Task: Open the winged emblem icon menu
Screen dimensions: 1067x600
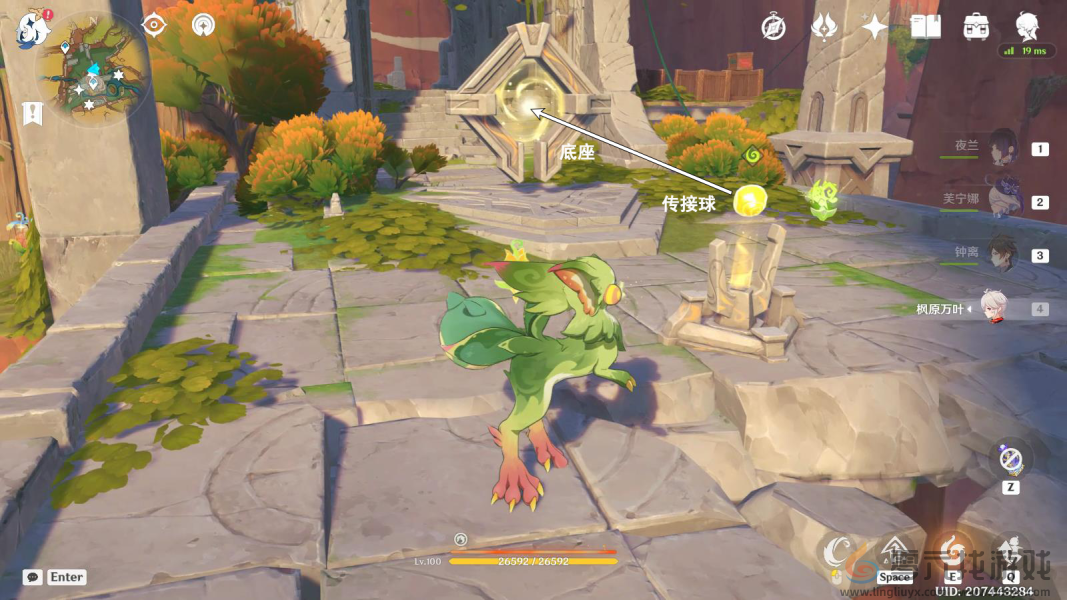Action: tap(825, 27)
